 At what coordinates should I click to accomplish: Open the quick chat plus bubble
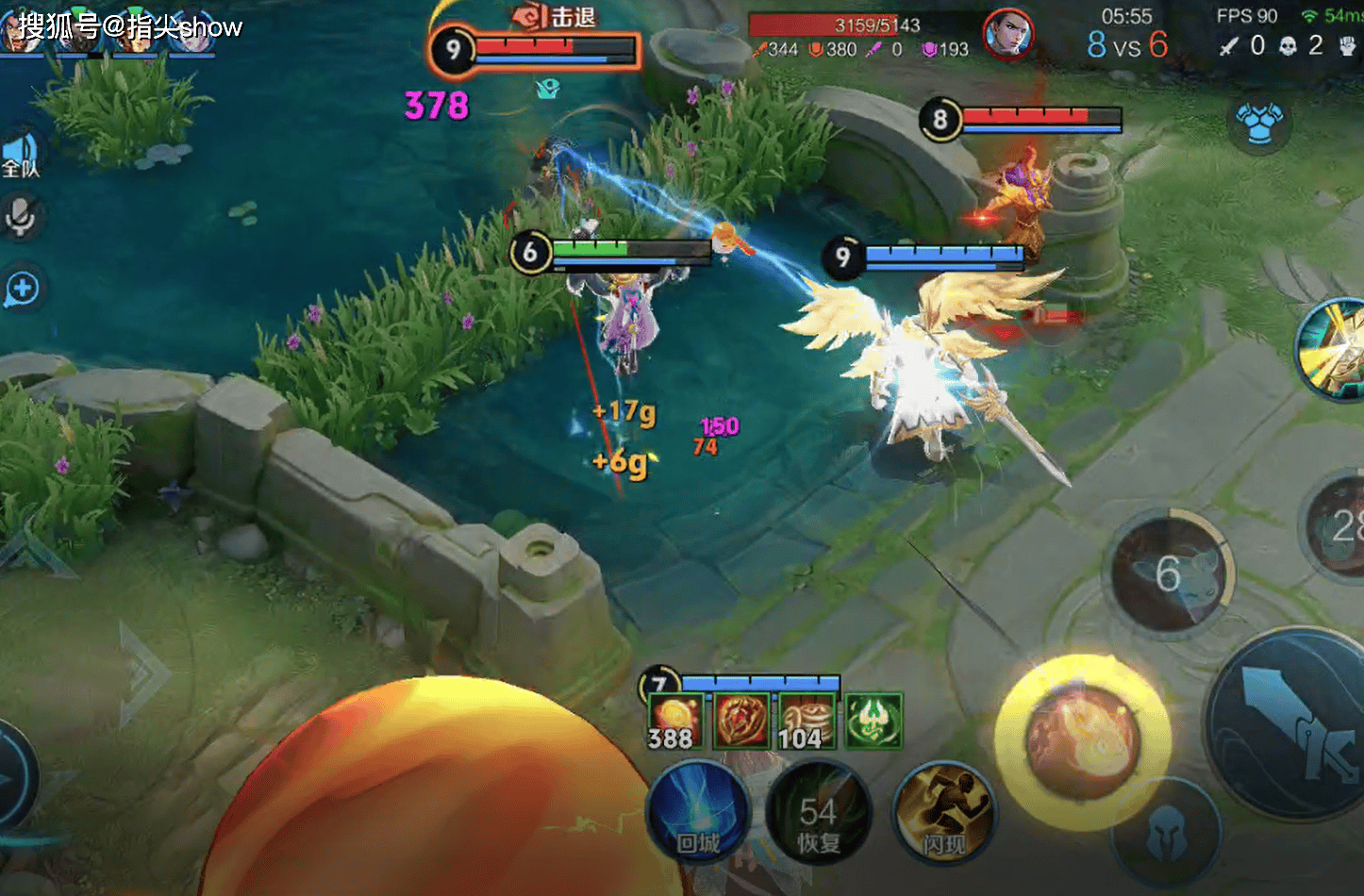tap(22, 289)
